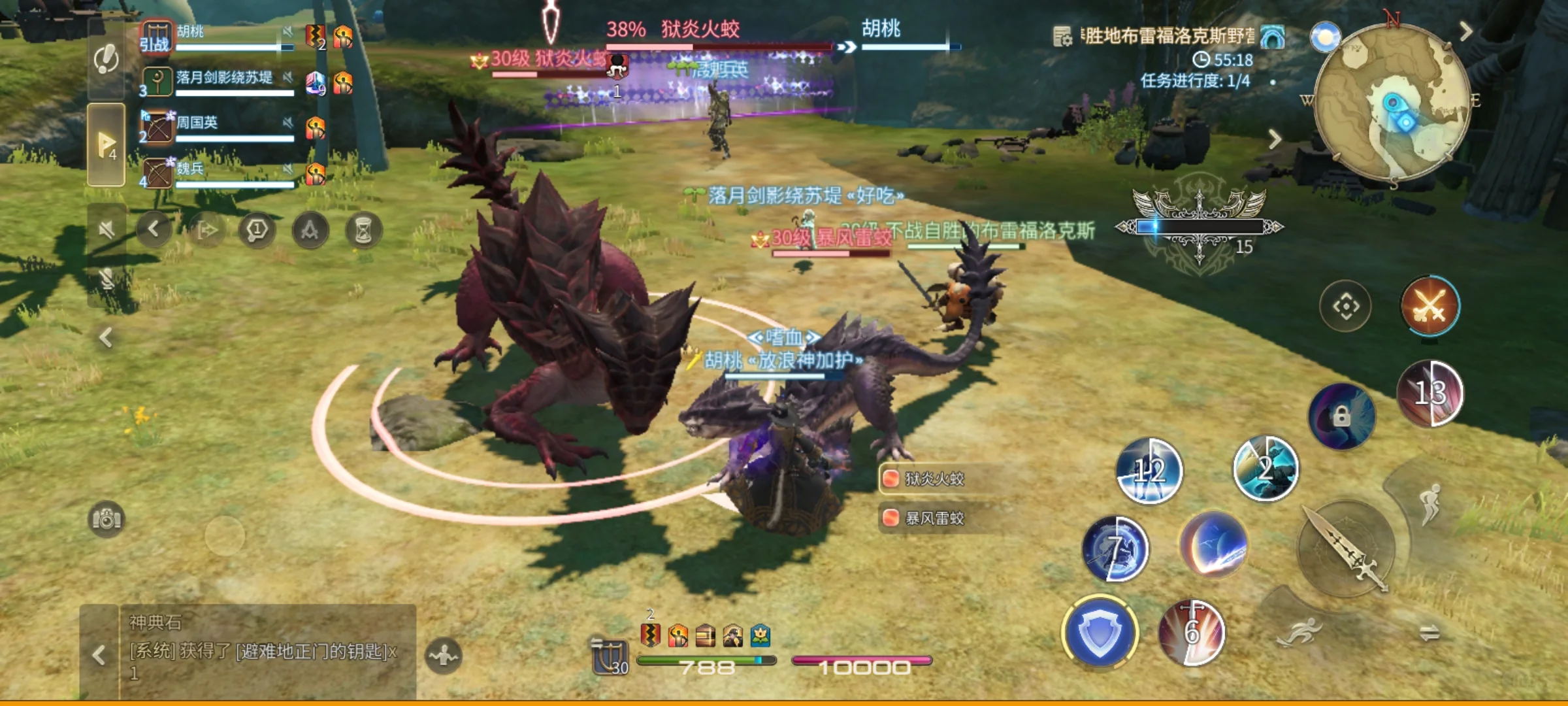Click the target-lock crosshair button
The image size is (1568, 706).
click(1346, 306)
